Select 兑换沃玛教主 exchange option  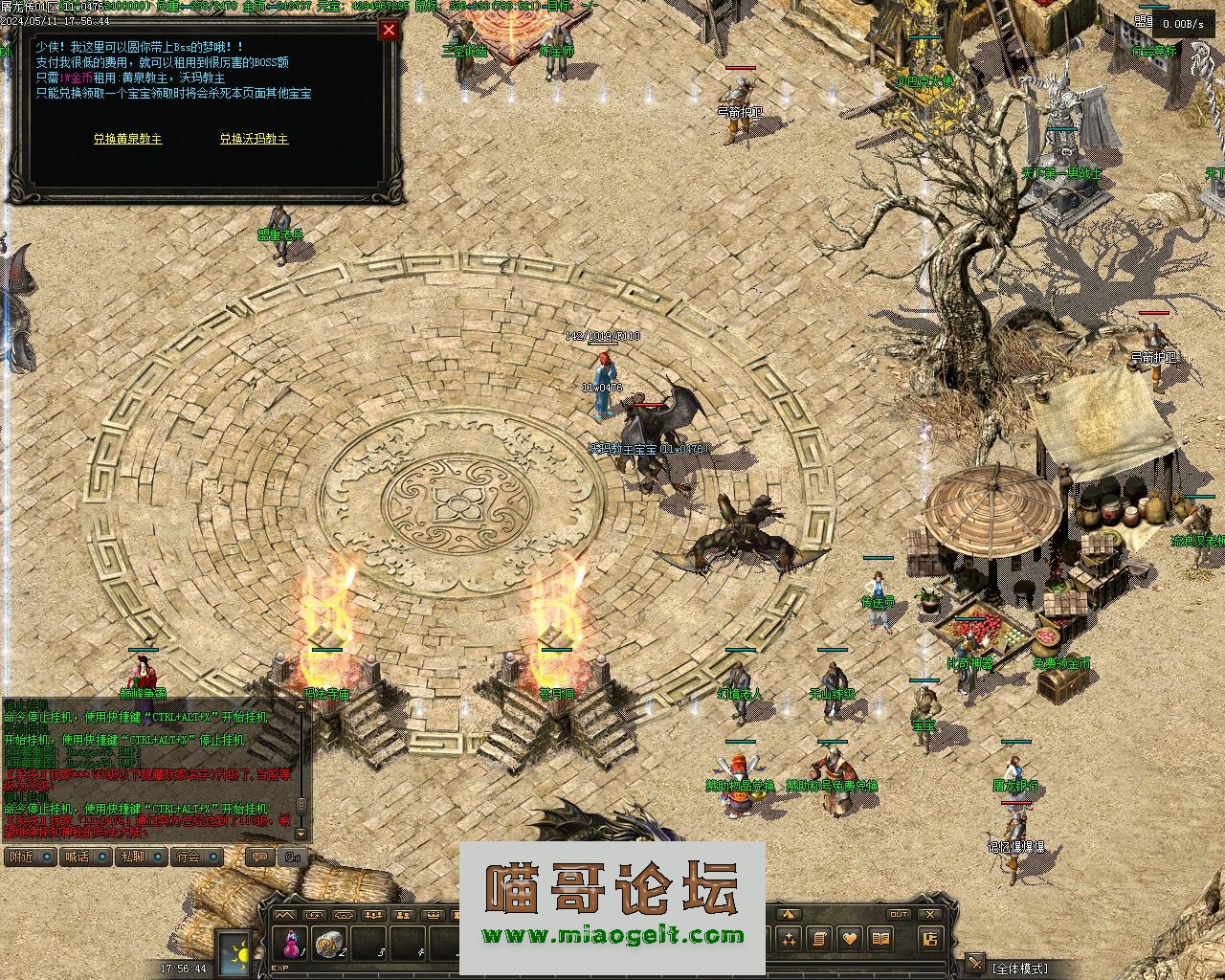[254, 139]
